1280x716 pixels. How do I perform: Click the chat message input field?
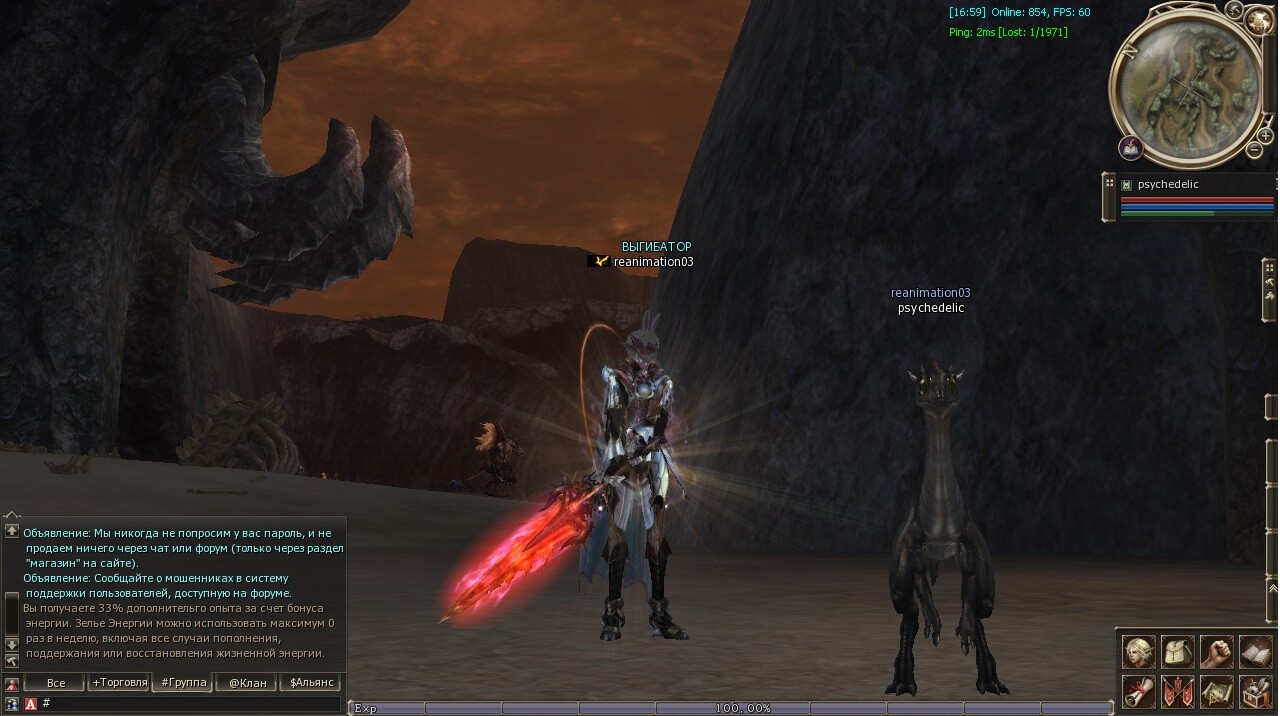(x=190, y=704)
